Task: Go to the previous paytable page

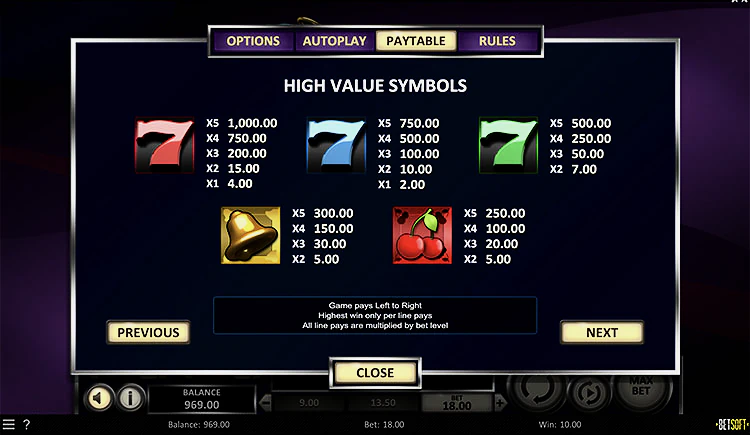Action: (148, 332)
